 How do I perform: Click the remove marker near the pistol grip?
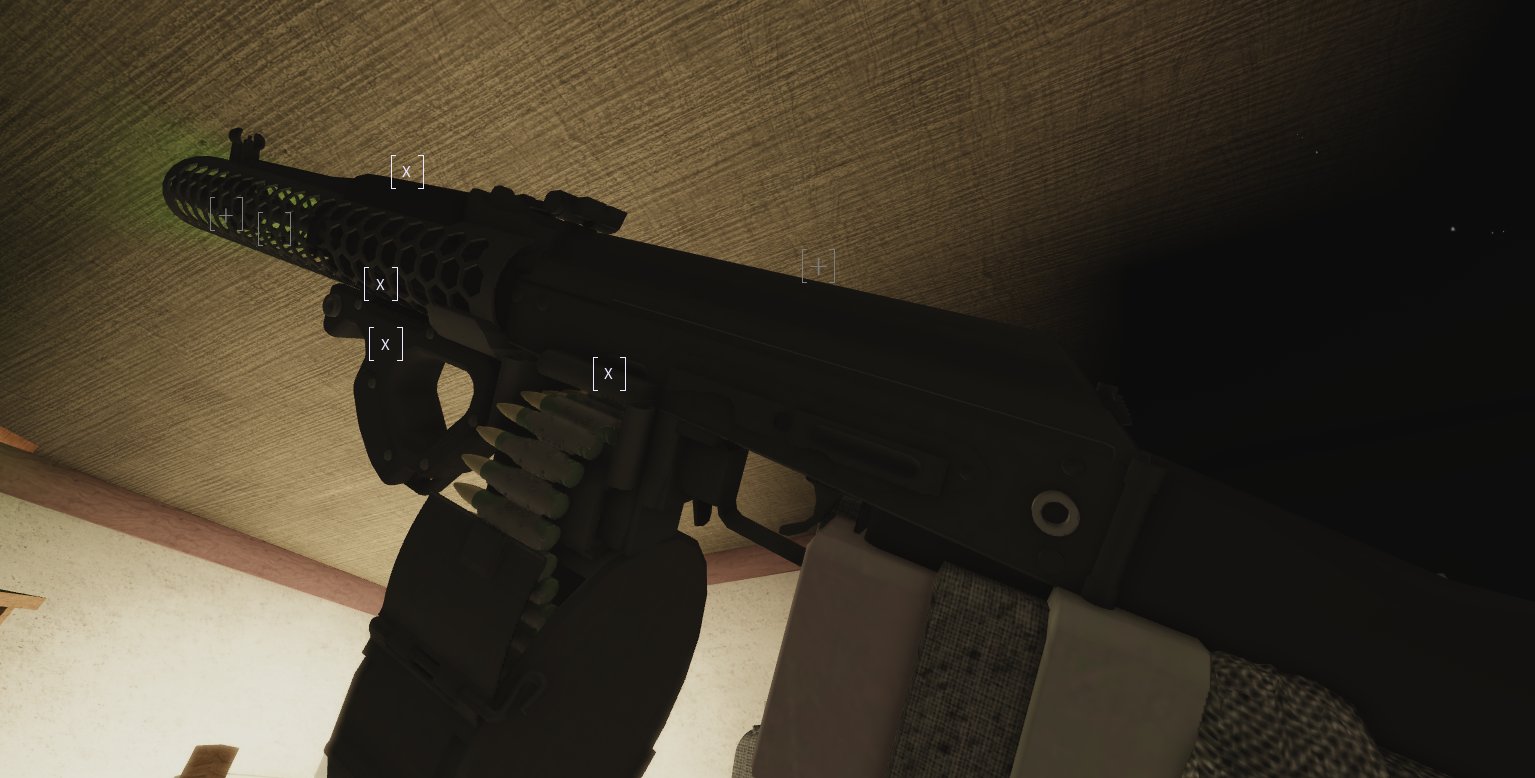[385, 343]
